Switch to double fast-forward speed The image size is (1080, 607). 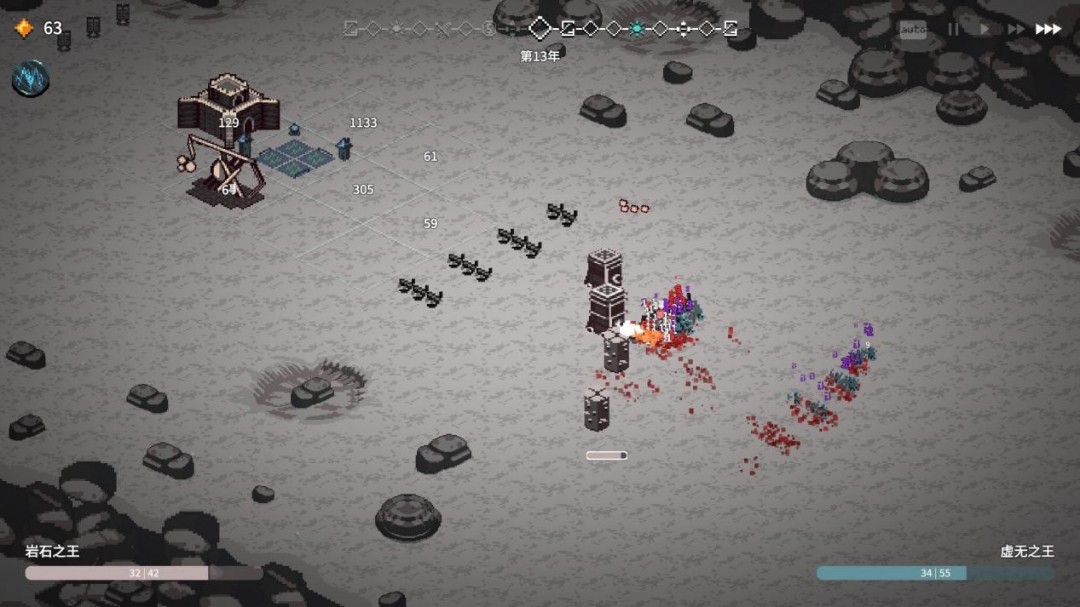1015,29
